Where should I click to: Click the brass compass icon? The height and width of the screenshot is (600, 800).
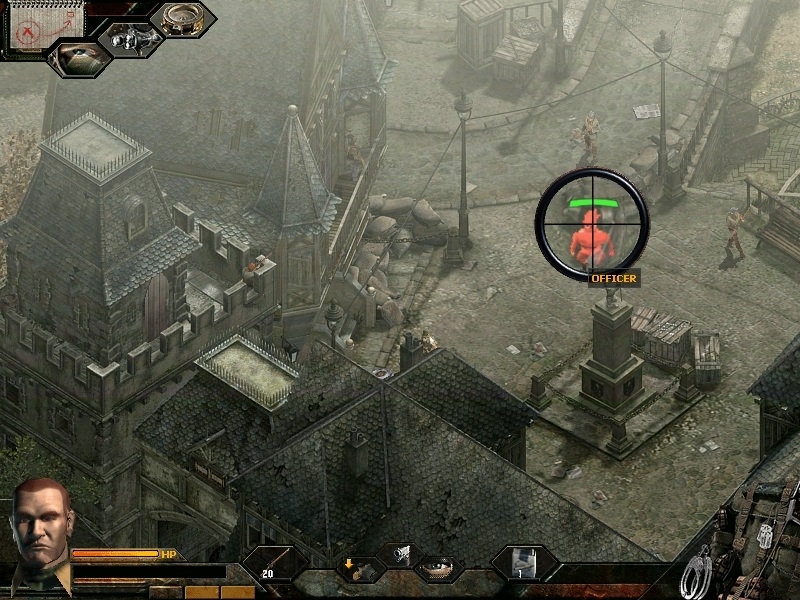[181, 20]
